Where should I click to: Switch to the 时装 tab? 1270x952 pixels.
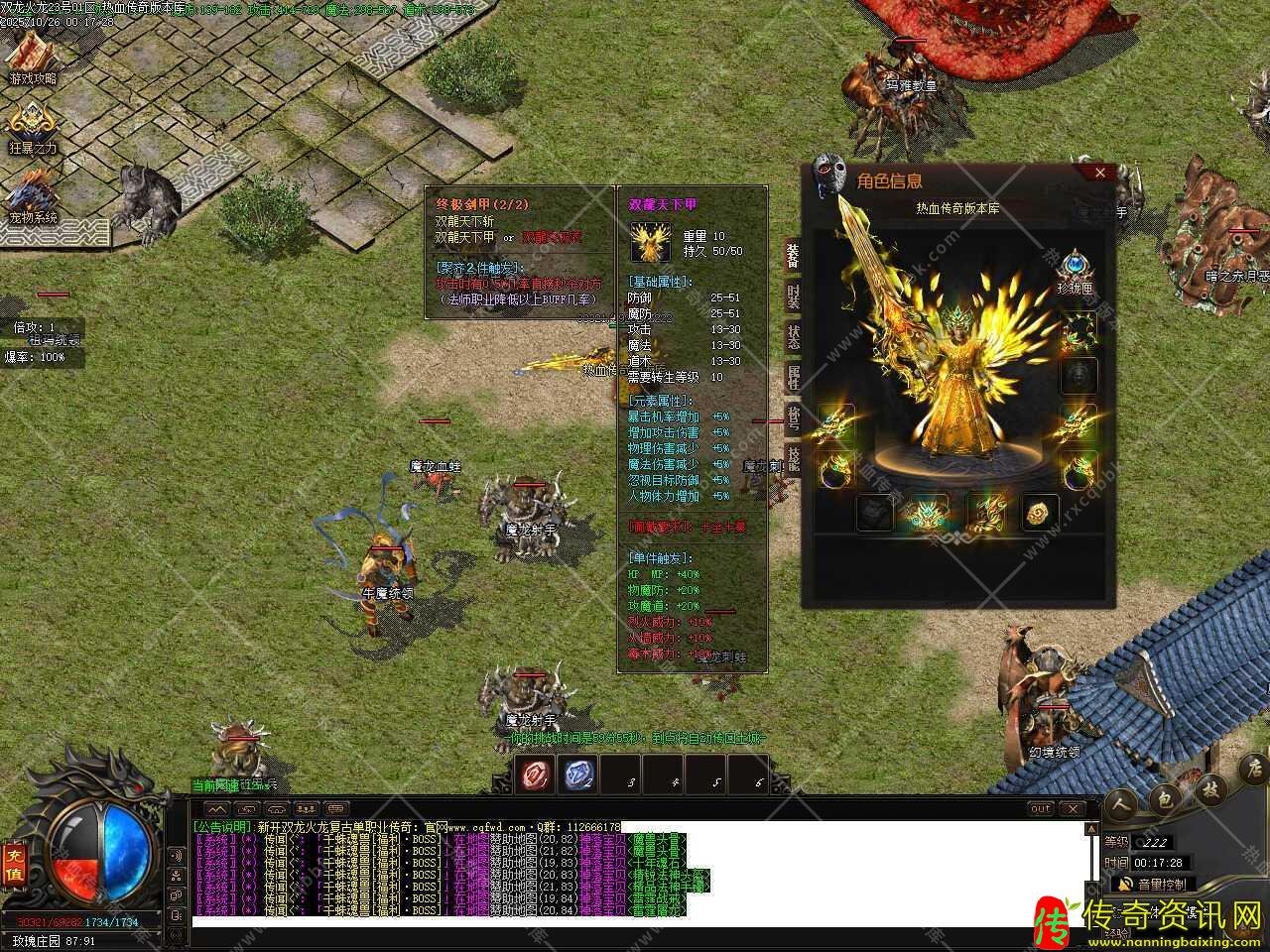point(793,296)
